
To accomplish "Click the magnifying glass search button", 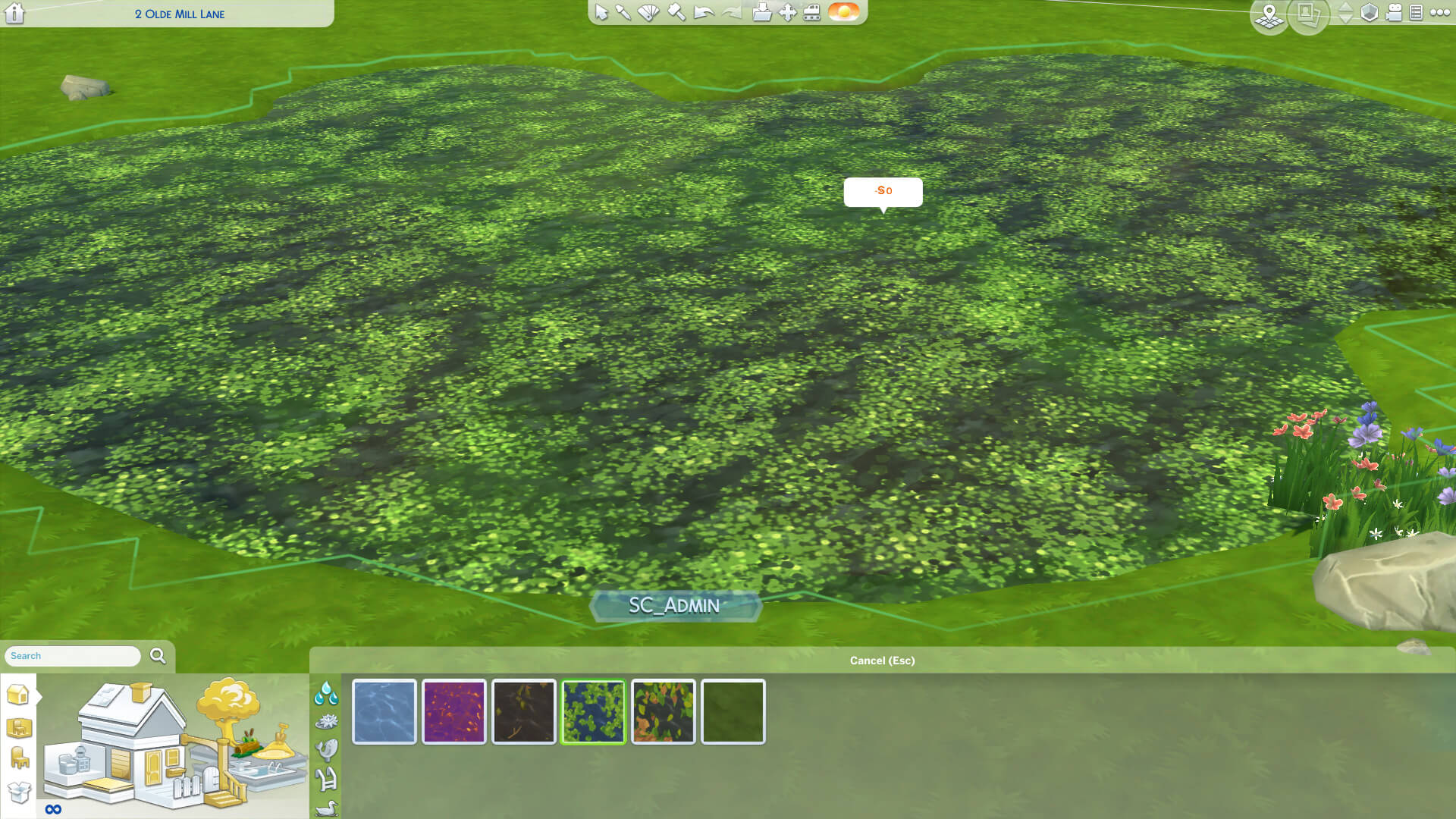I will (158, 656).
